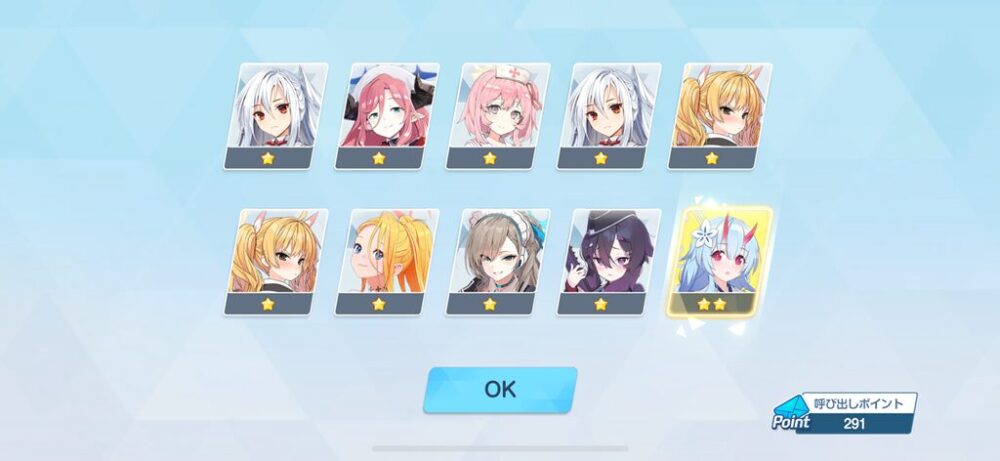Screen dimensions: 1000x461
Task: Confirm the recruit results with OK
Action: (500, 389)
